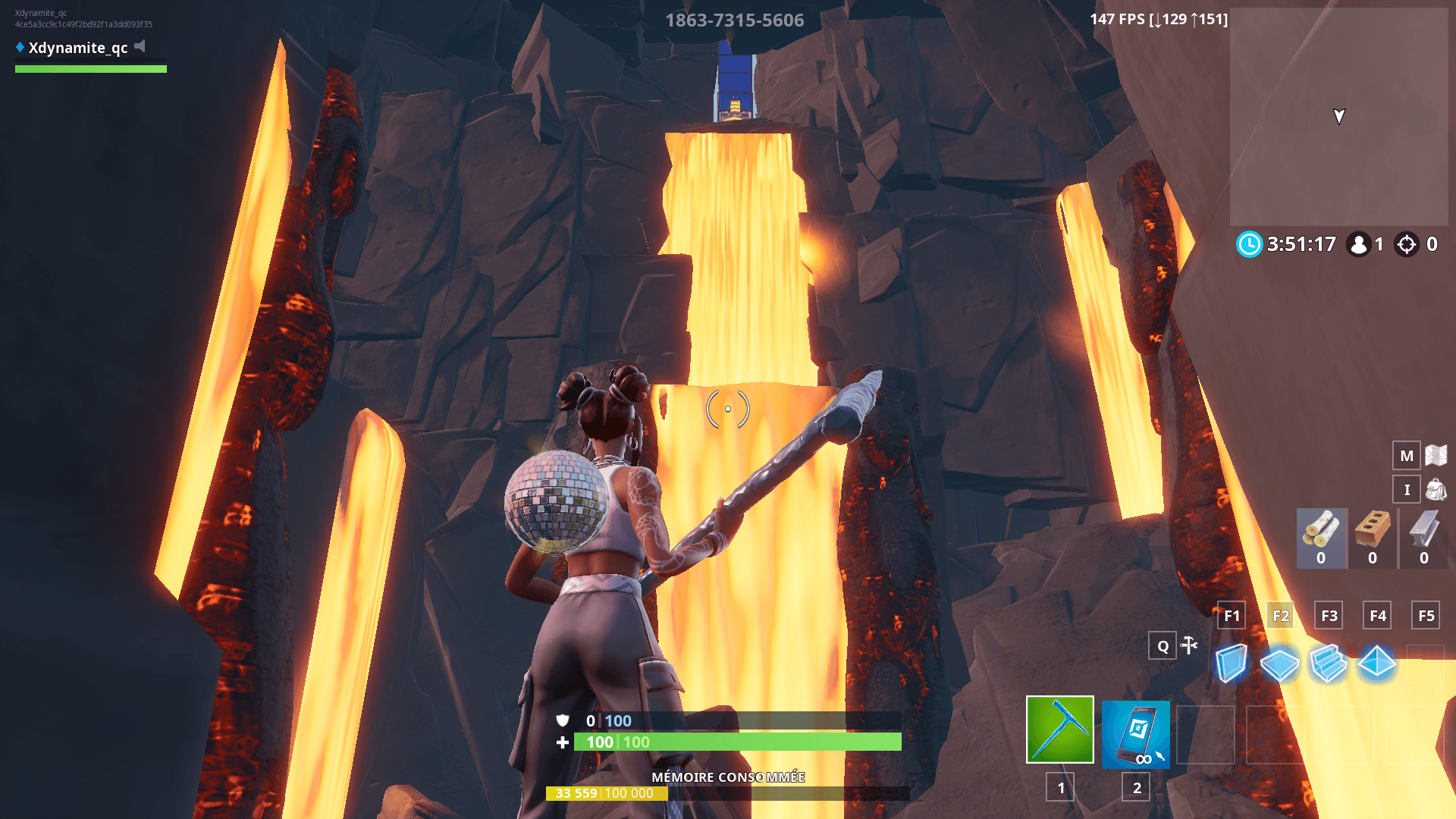Toggle the pickaxe swap icon next to Q
Image resolution: width=1456 pixels, height=819 pixels.
point(1189,646)
